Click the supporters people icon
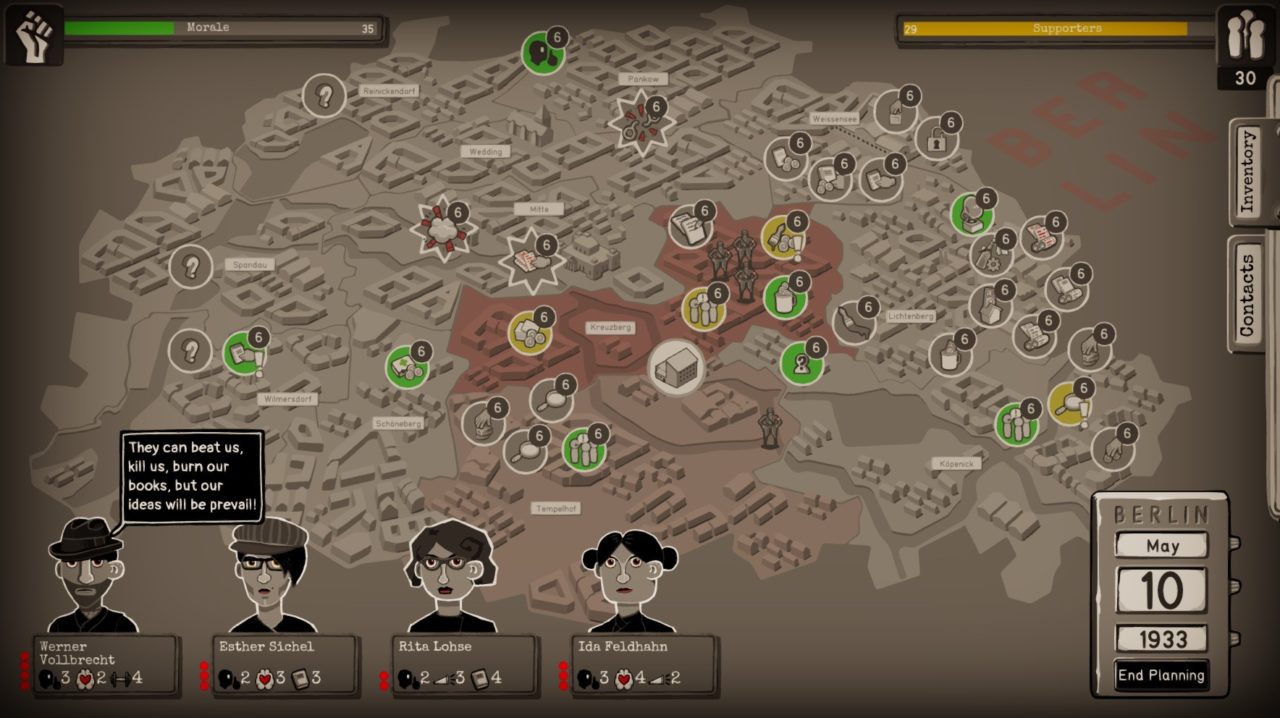Image resolution: width=1280 pixels, height=718 pixels. click(1244, 36)
